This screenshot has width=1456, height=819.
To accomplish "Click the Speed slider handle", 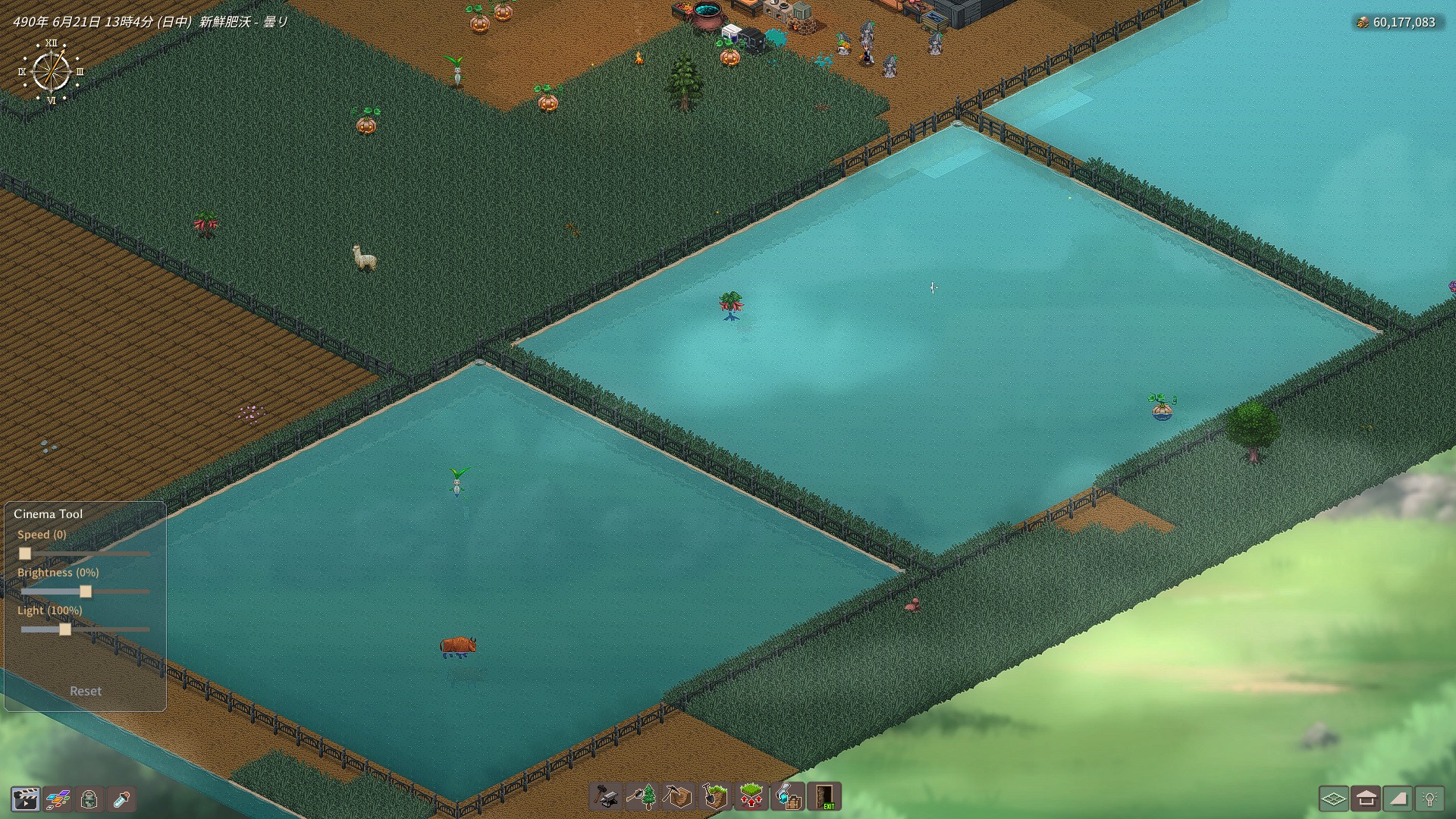I will [x=25, y=554].
